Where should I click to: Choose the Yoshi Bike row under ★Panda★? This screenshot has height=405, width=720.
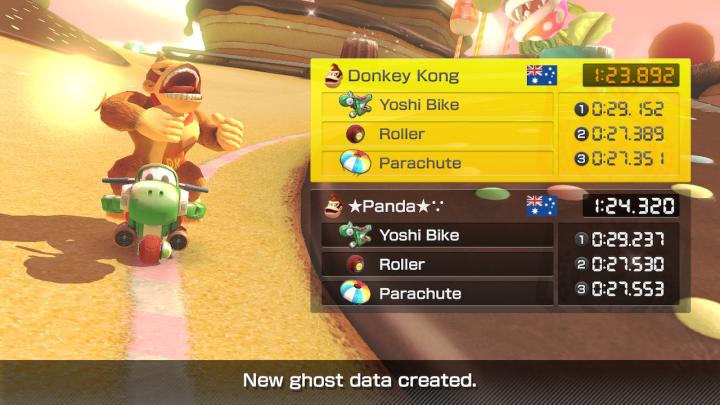438,235
